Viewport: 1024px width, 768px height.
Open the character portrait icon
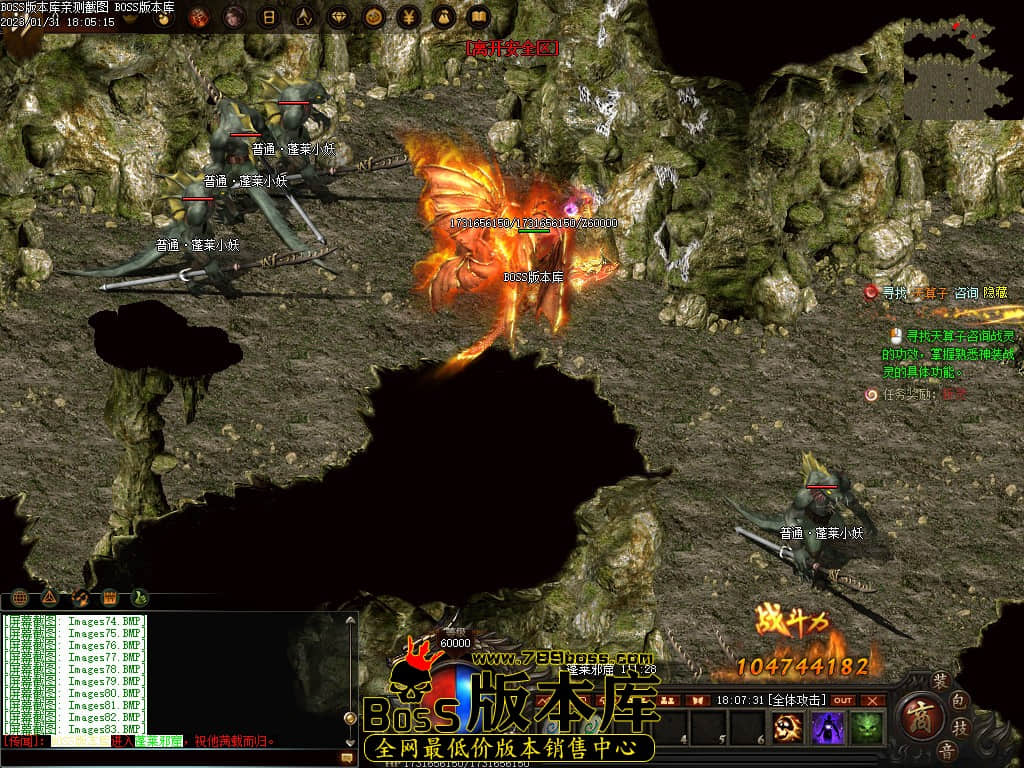click(x=233, y=17)
